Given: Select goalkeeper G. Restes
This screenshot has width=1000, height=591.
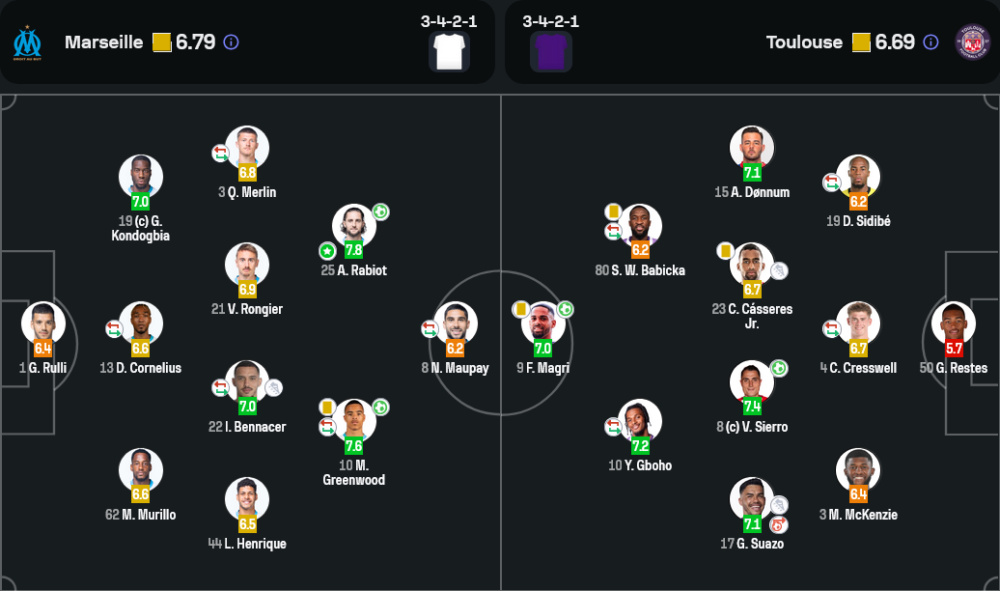Looking at the screenshot, I should pos(953,323).
